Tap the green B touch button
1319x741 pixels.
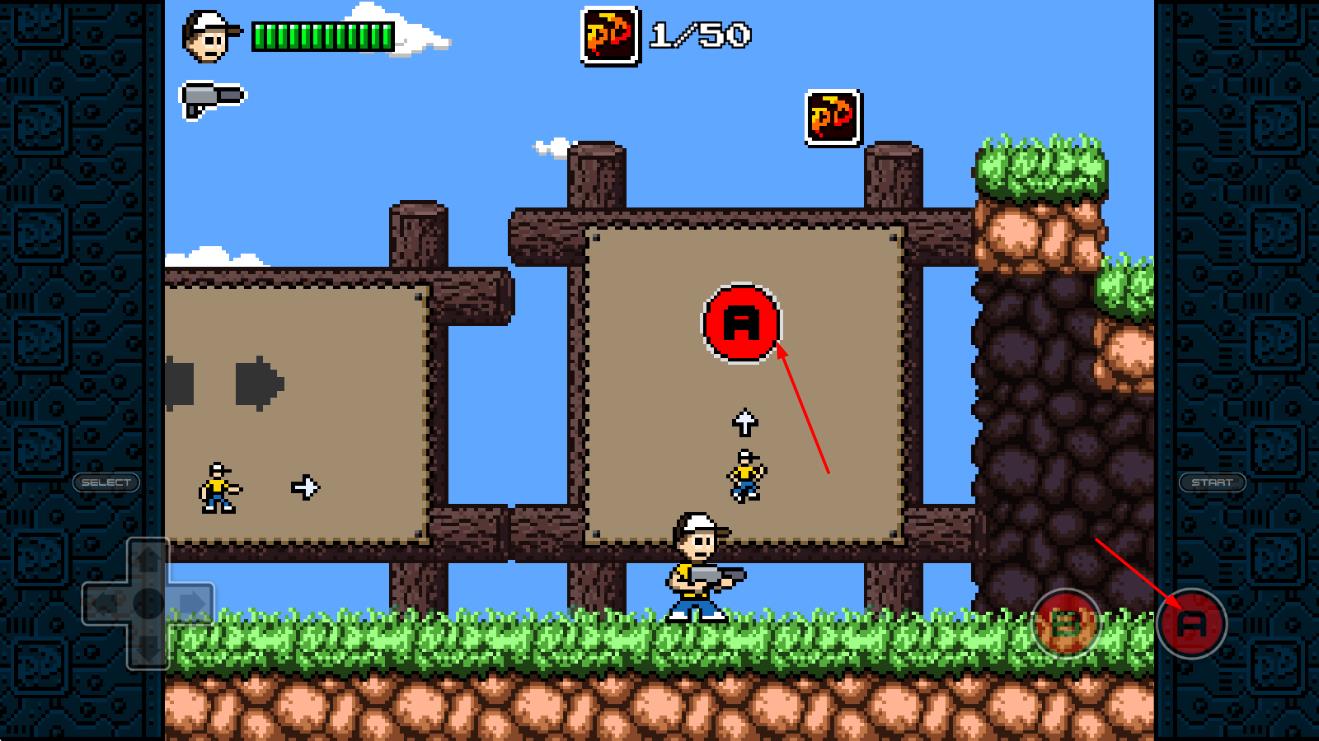point(1065,623)
